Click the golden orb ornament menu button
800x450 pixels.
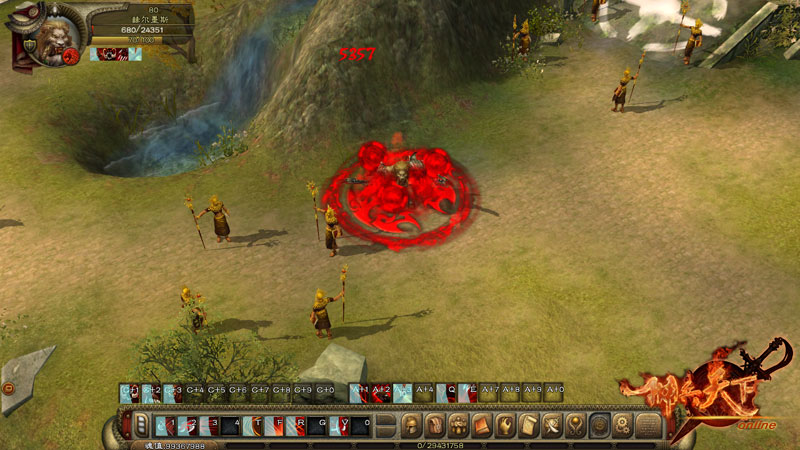[575, 425]
